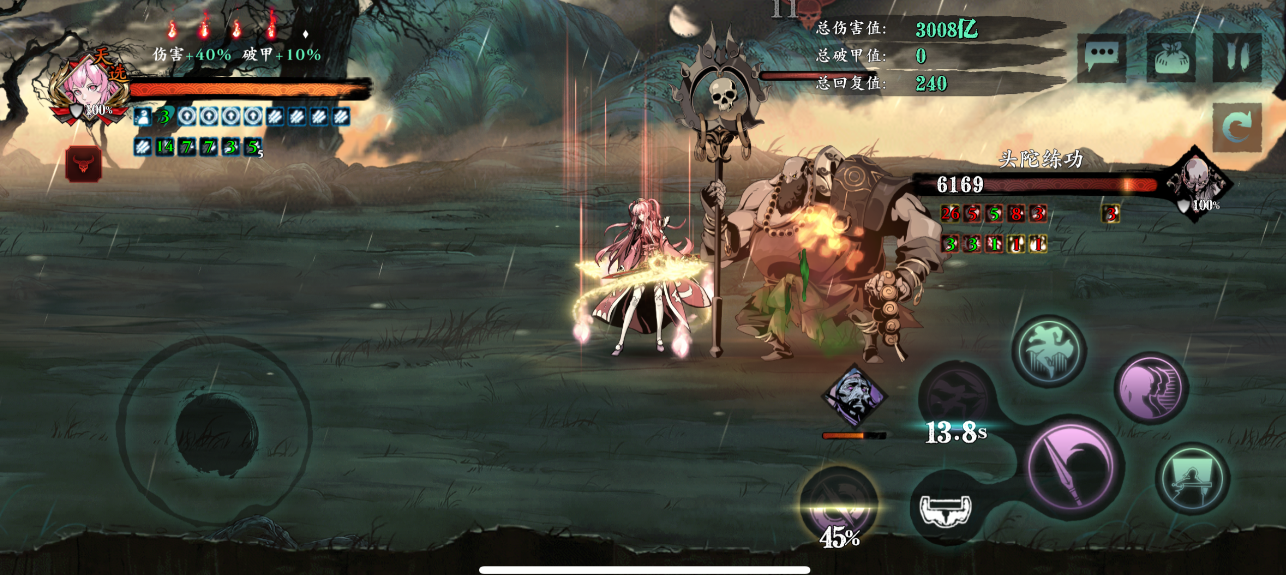Open the chat speech bubble button

tap(1102, 57)
